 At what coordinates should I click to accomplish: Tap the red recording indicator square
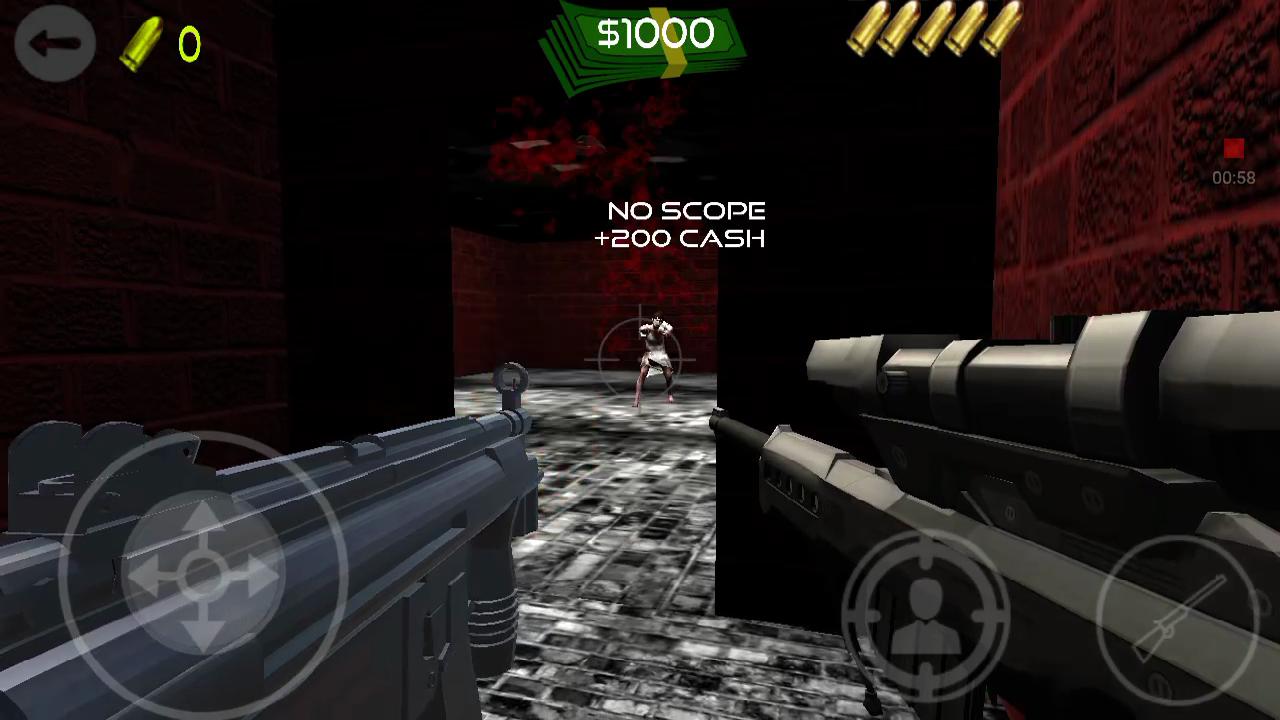(1232, 150)
